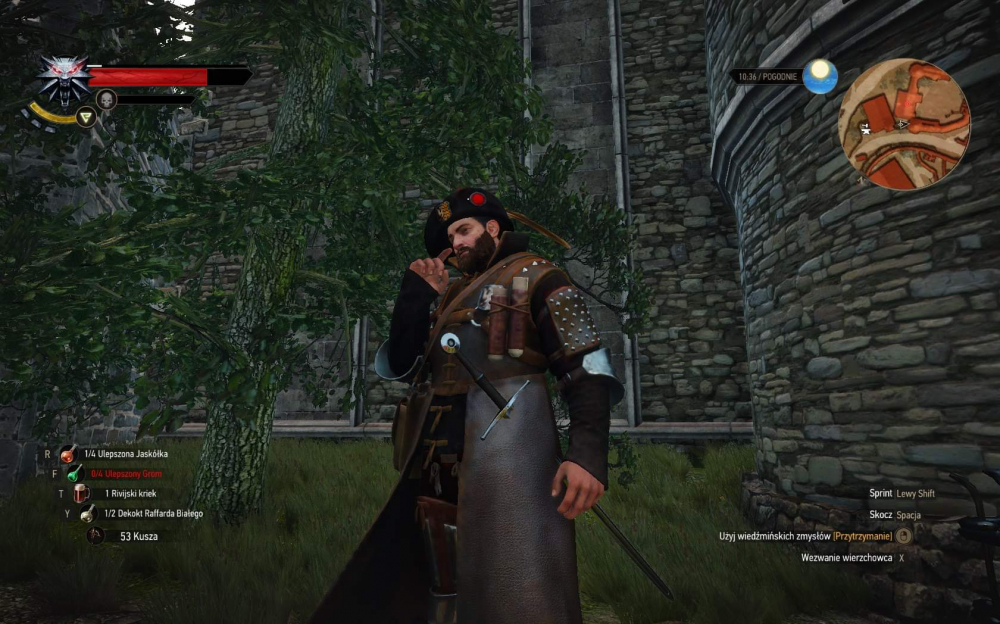Select the active witcher sign icon
Image resolution: width=1000 pixels, height=624 pixels.
coord(87,117)
